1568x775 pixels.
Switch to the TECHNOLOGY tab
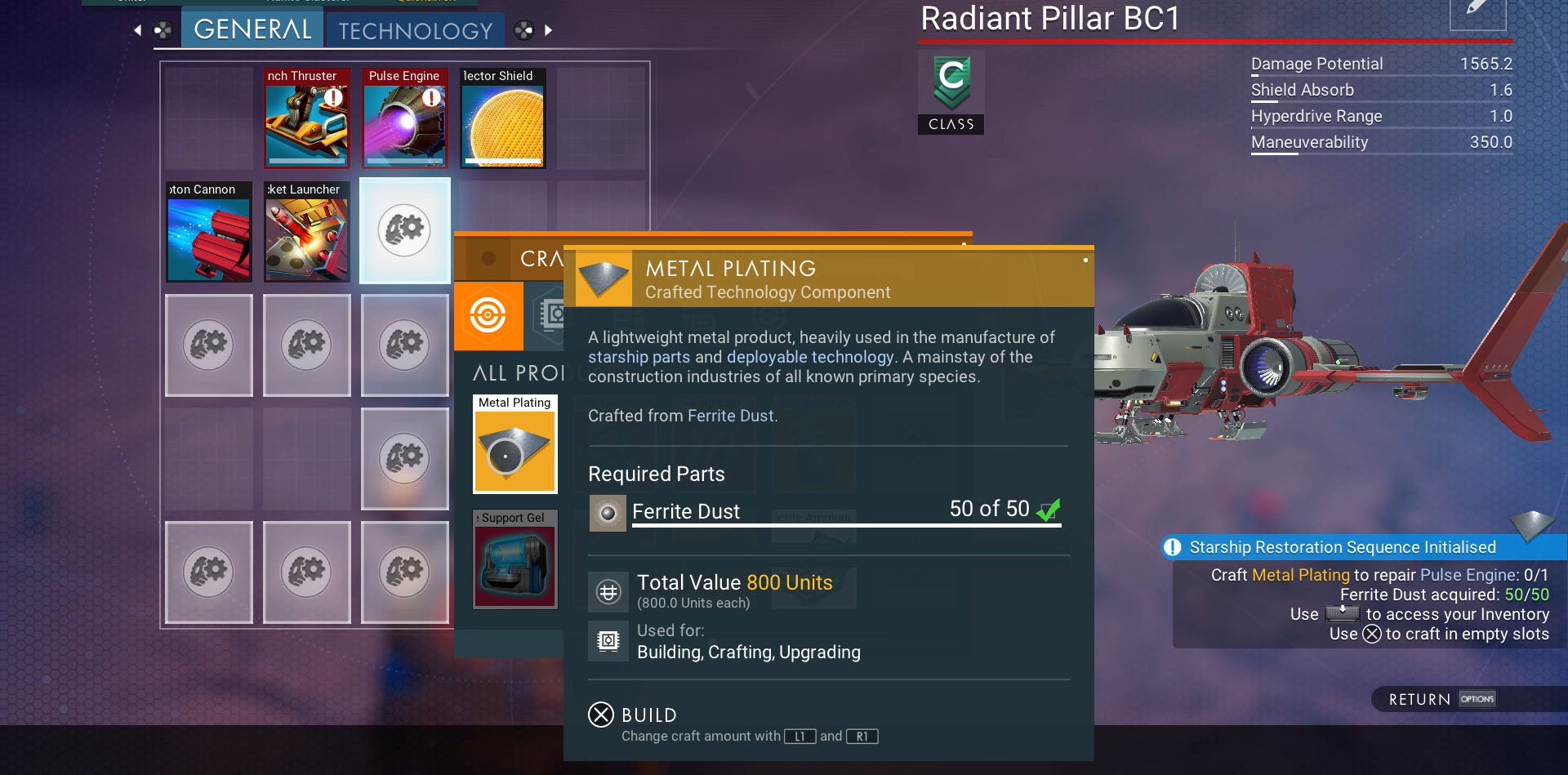[416, 30]
